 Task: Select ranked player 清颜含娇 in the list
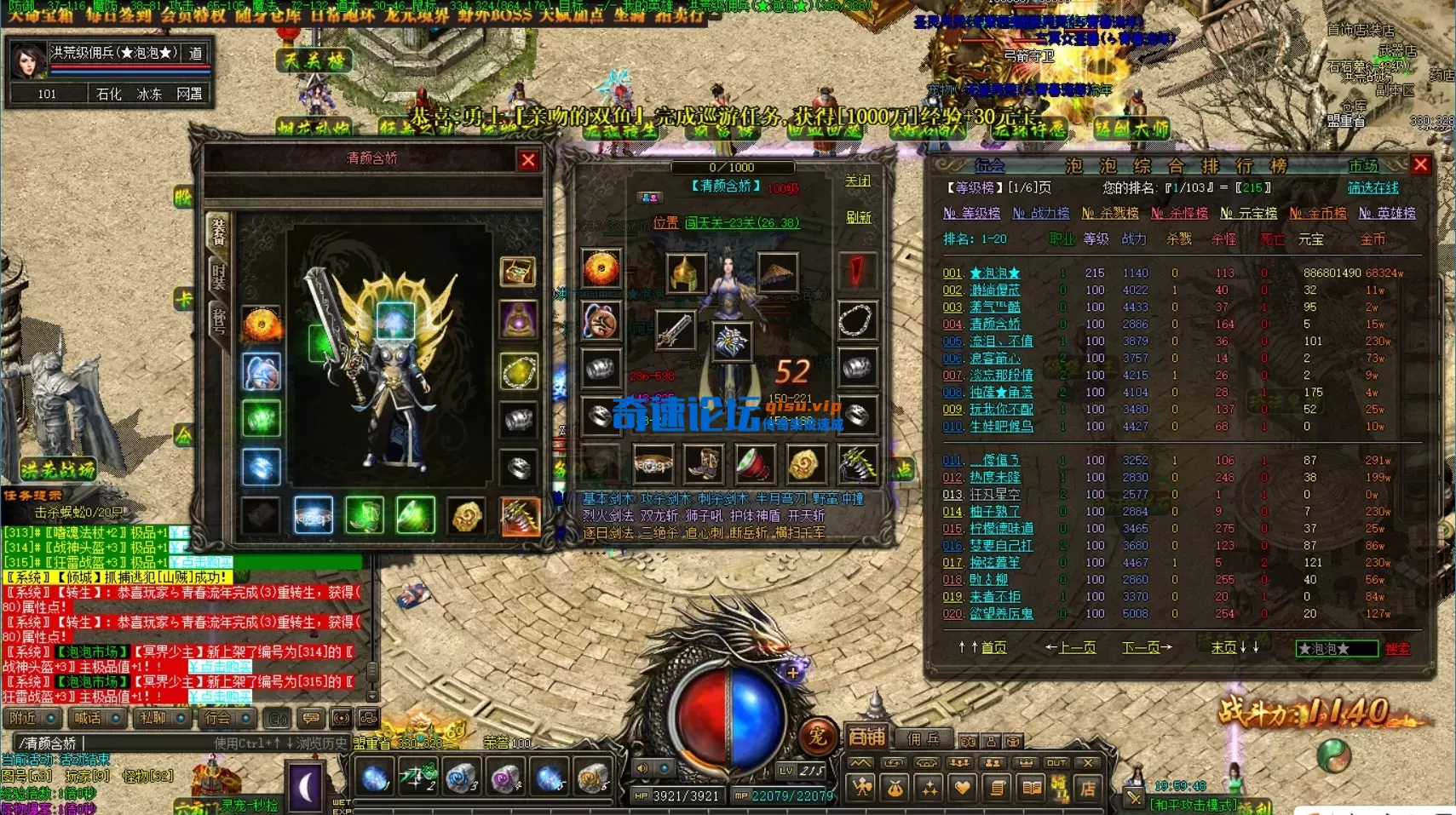click(994, 324)
